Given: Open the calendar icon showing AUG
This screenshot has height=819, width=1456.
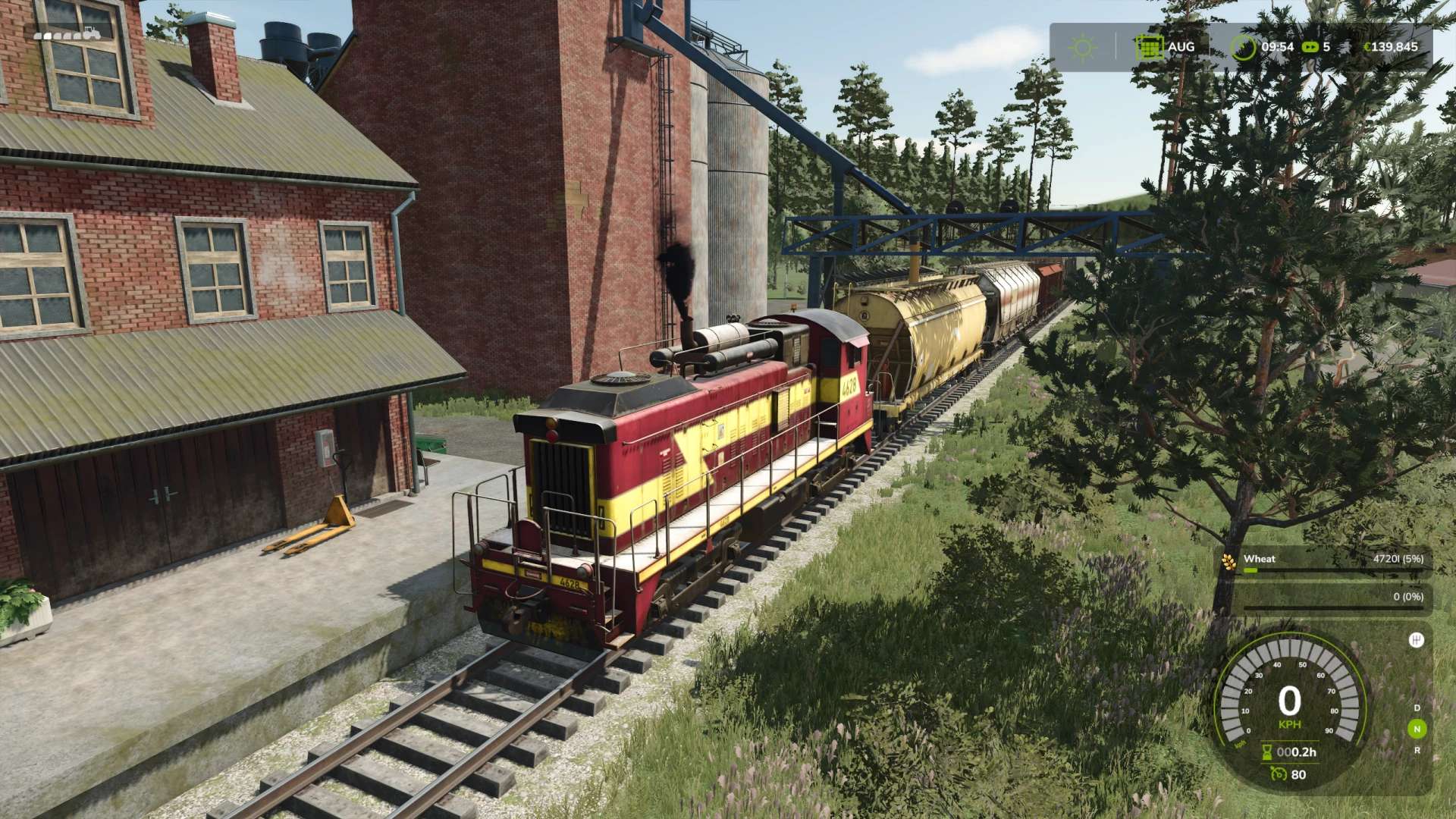Looking at the screenshot, I should click(x=1149, y=47).
